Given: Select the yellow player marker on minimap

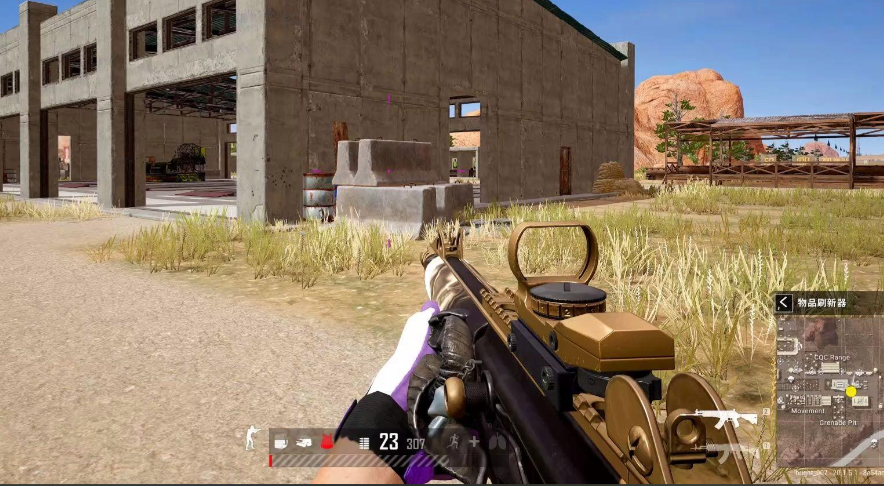Looking at the screenshot, I should (851, 391).
